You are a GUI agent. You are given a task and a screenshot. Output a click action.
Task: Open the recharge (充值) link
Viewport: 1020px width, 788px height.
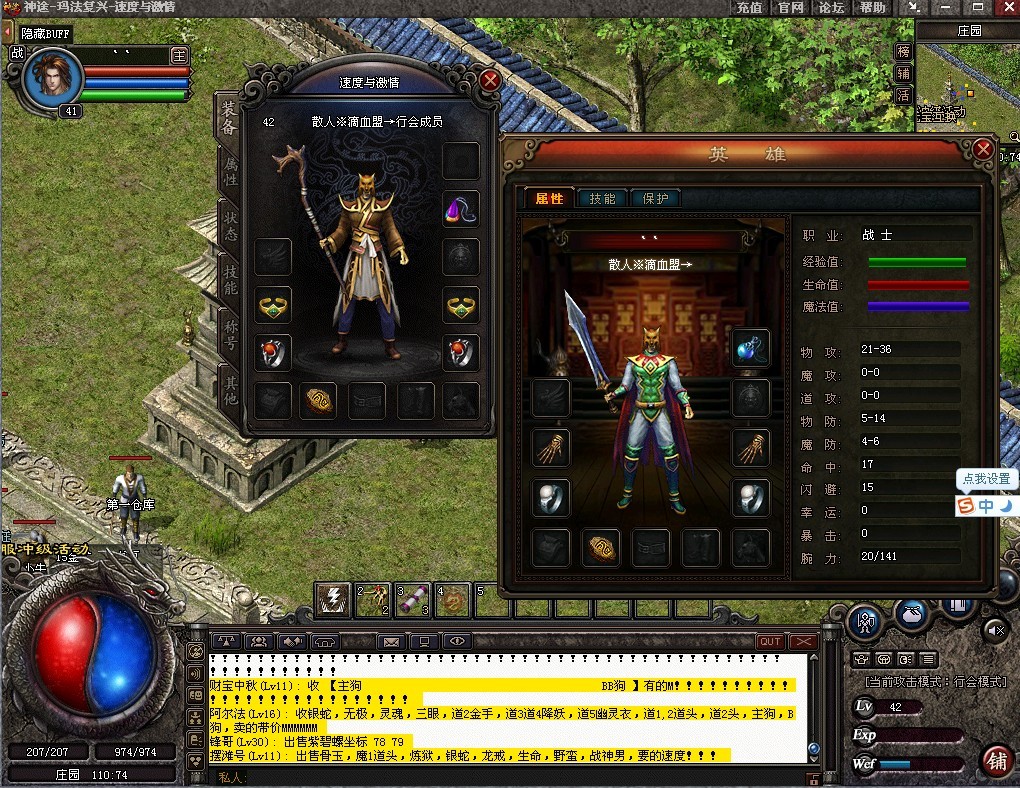tap(749, 7)
